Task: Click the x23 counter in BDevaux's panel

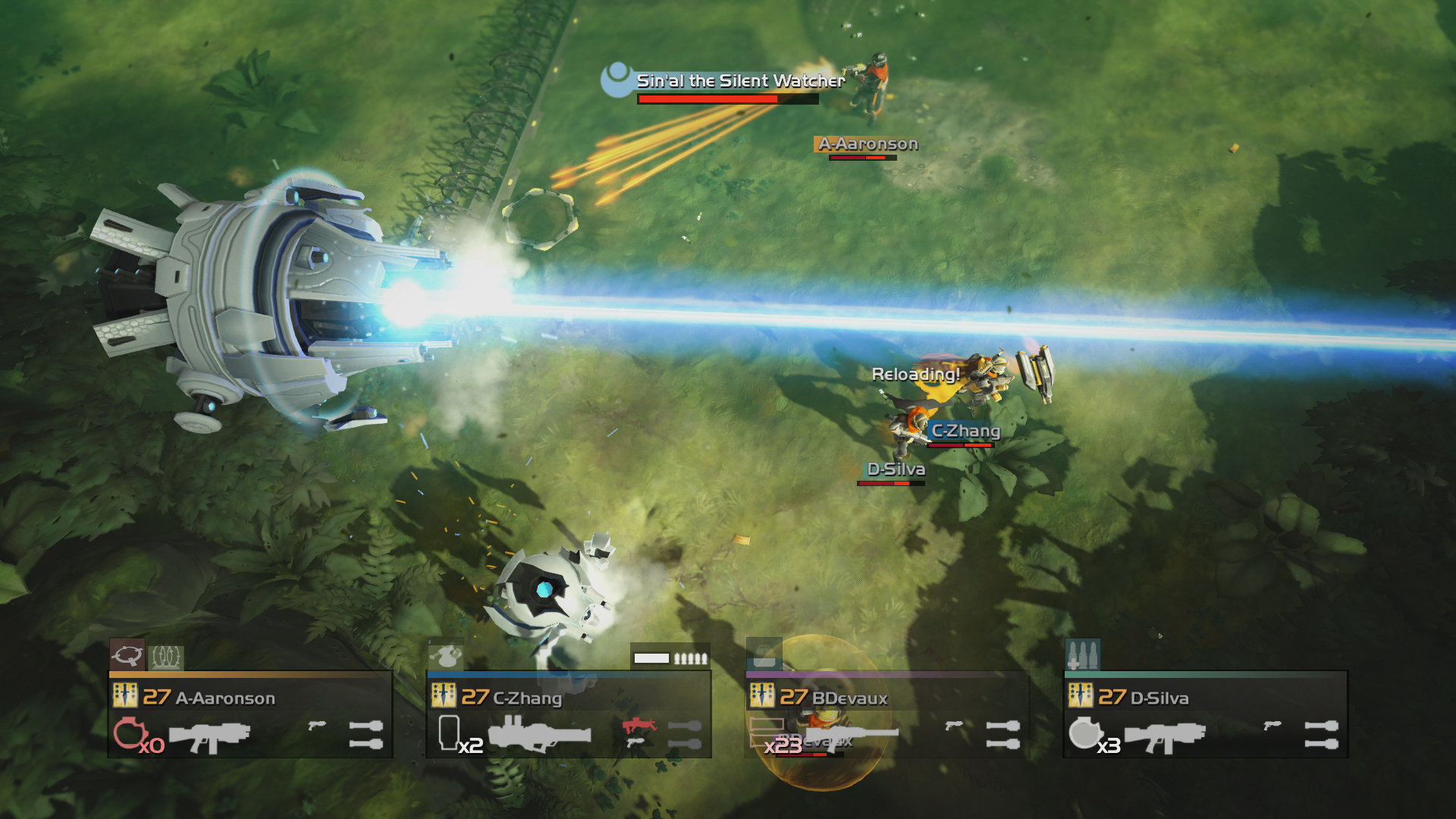Action: 784,746
